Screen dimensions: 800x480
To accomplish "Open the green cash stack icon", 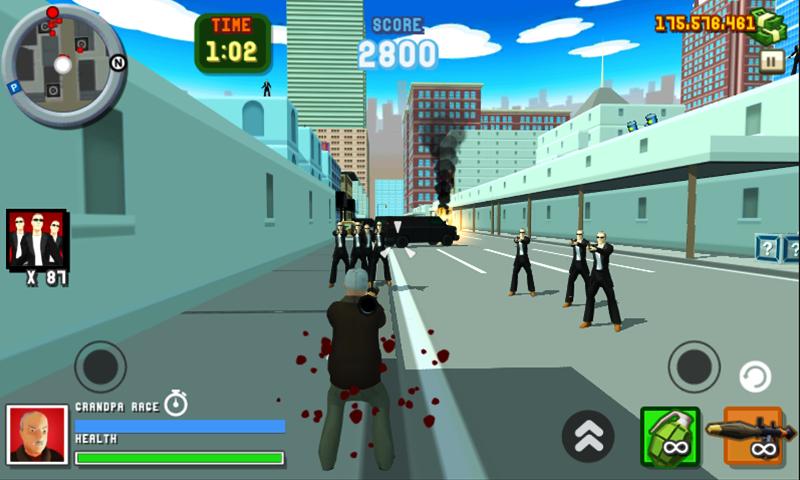I will [773, 24].
